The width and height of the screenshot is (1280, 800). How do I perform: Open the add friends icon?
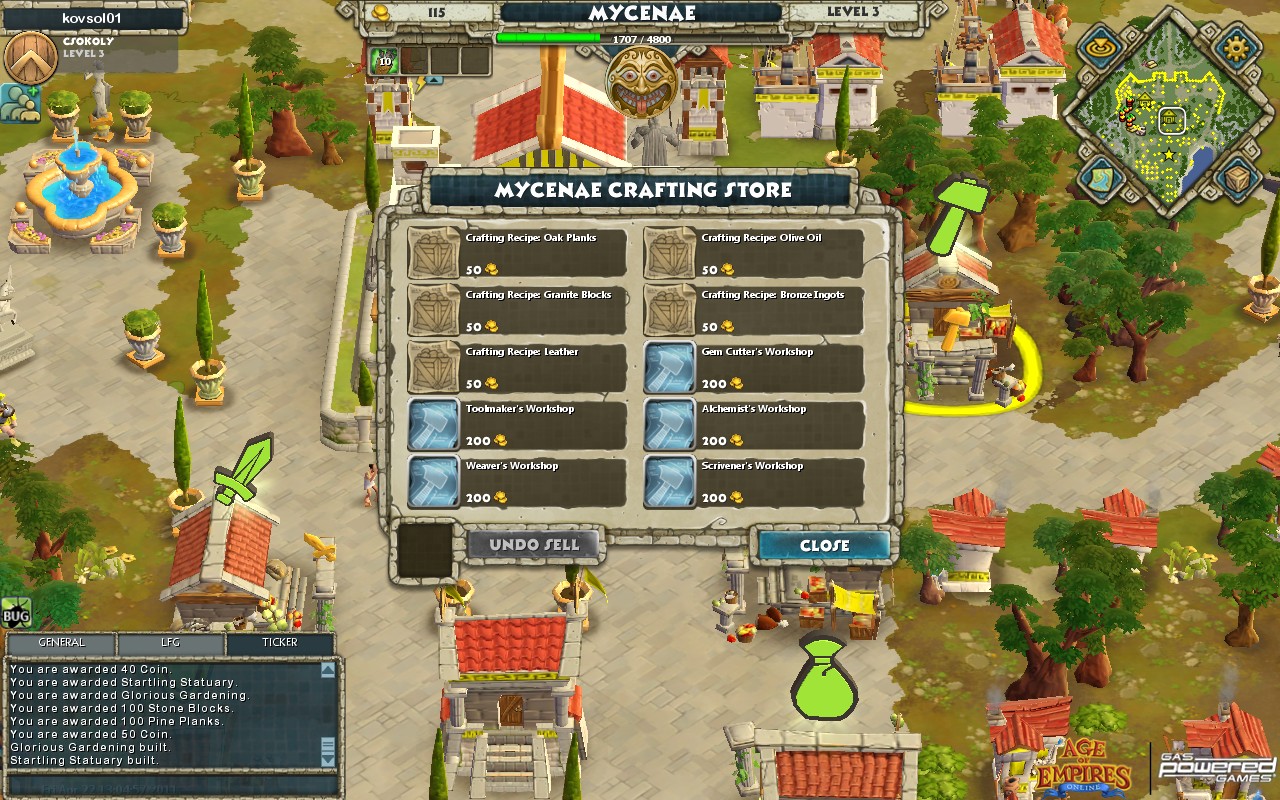tap(19, 102)
